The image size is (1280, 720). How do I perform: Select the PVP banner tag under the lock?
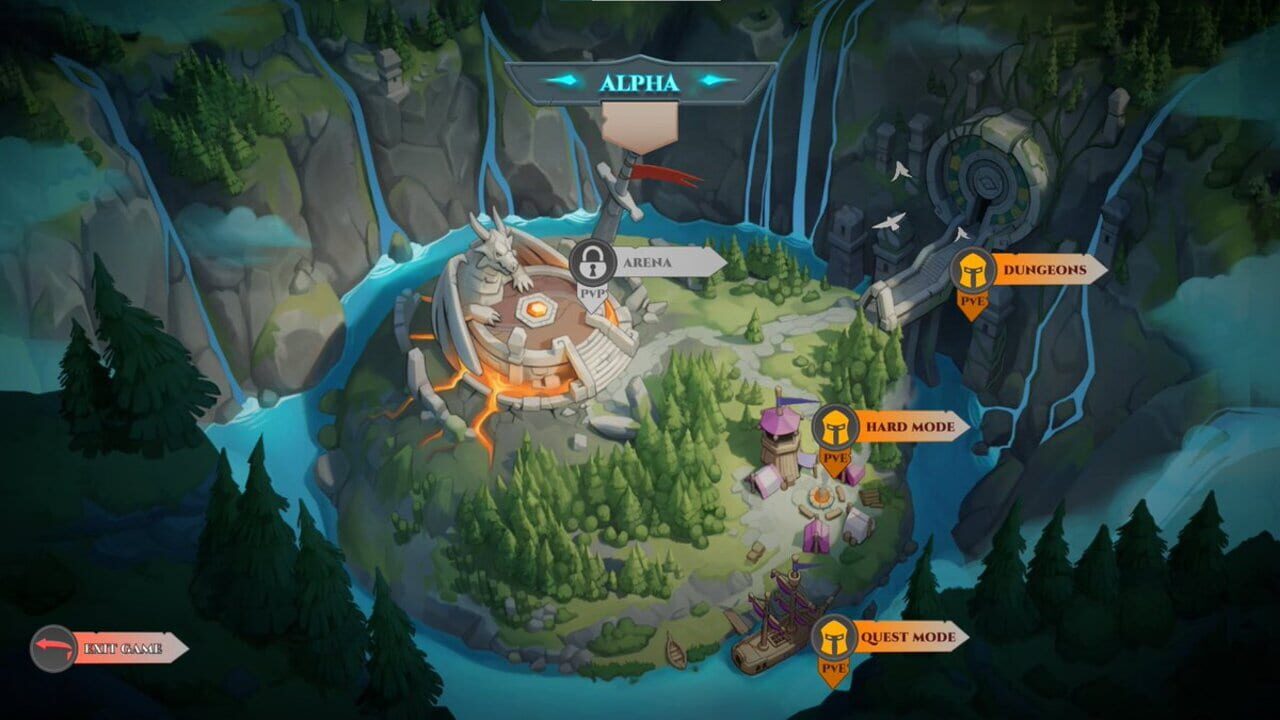tap(595, 295)
